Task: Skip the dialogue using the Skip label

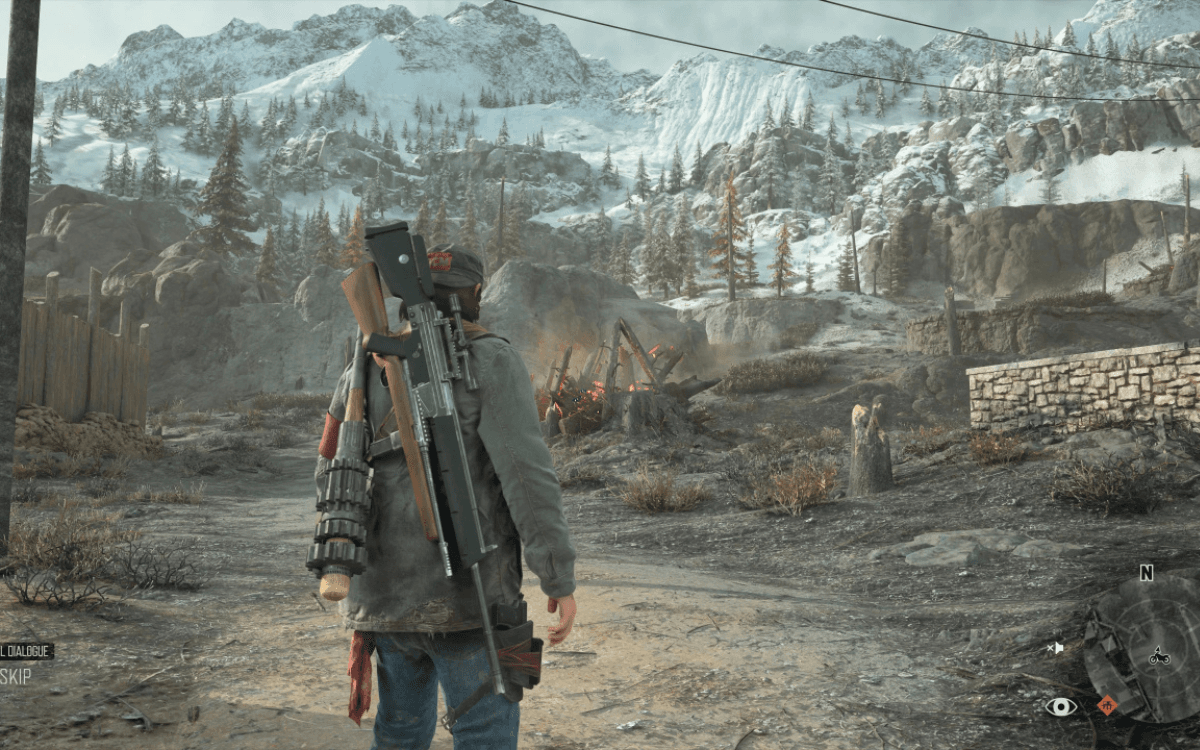Action: (16, 676)
